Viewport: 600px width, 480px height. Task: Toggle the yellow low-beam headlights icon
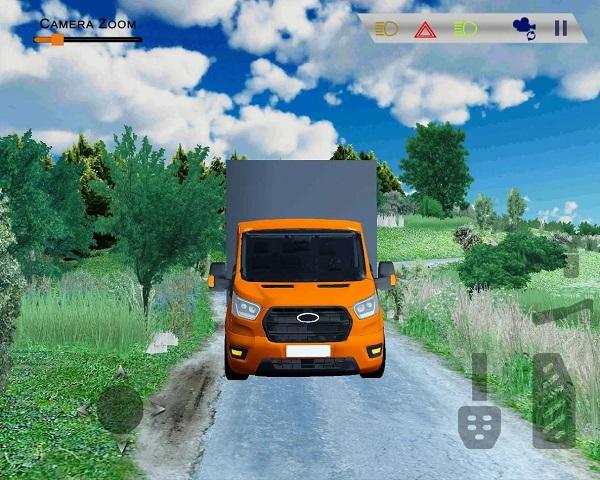tap(386, 28)
